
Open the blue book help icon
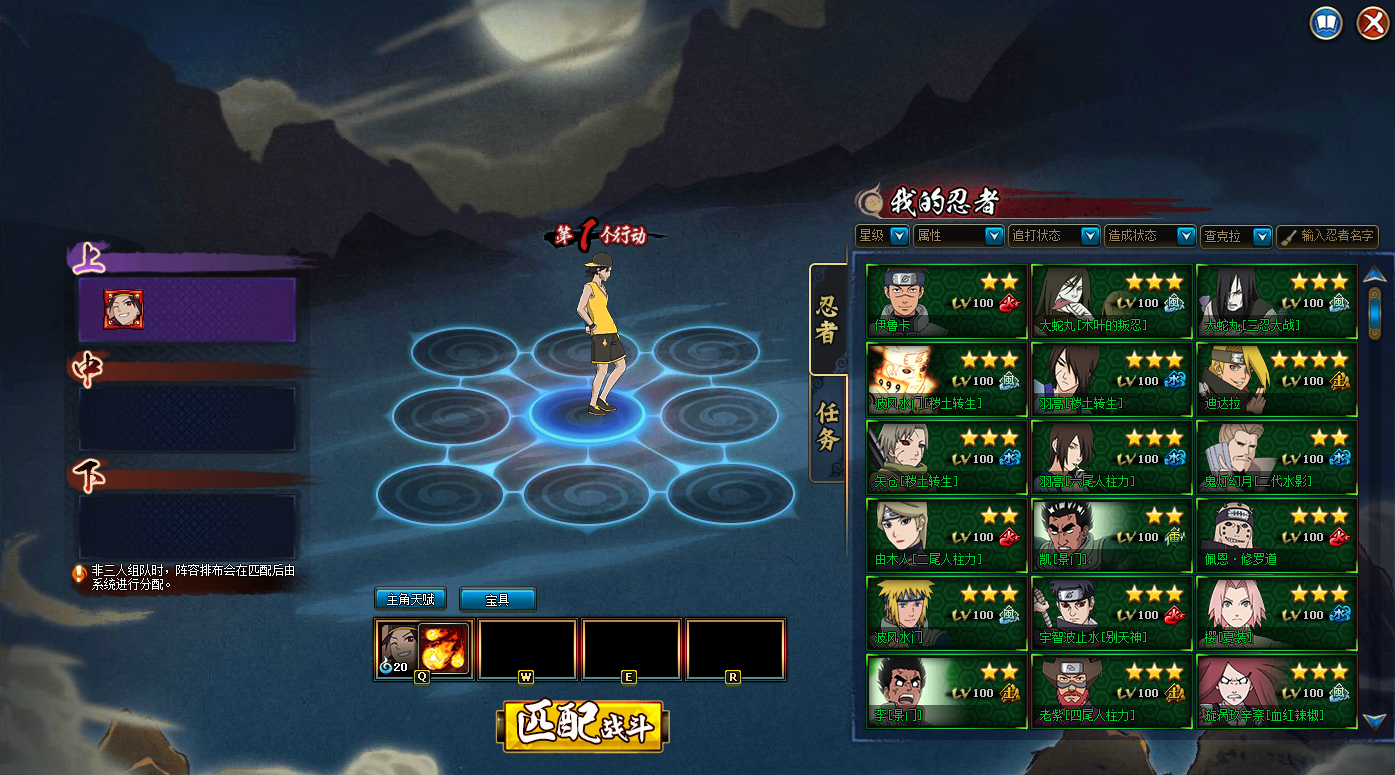pos(1326,23)
